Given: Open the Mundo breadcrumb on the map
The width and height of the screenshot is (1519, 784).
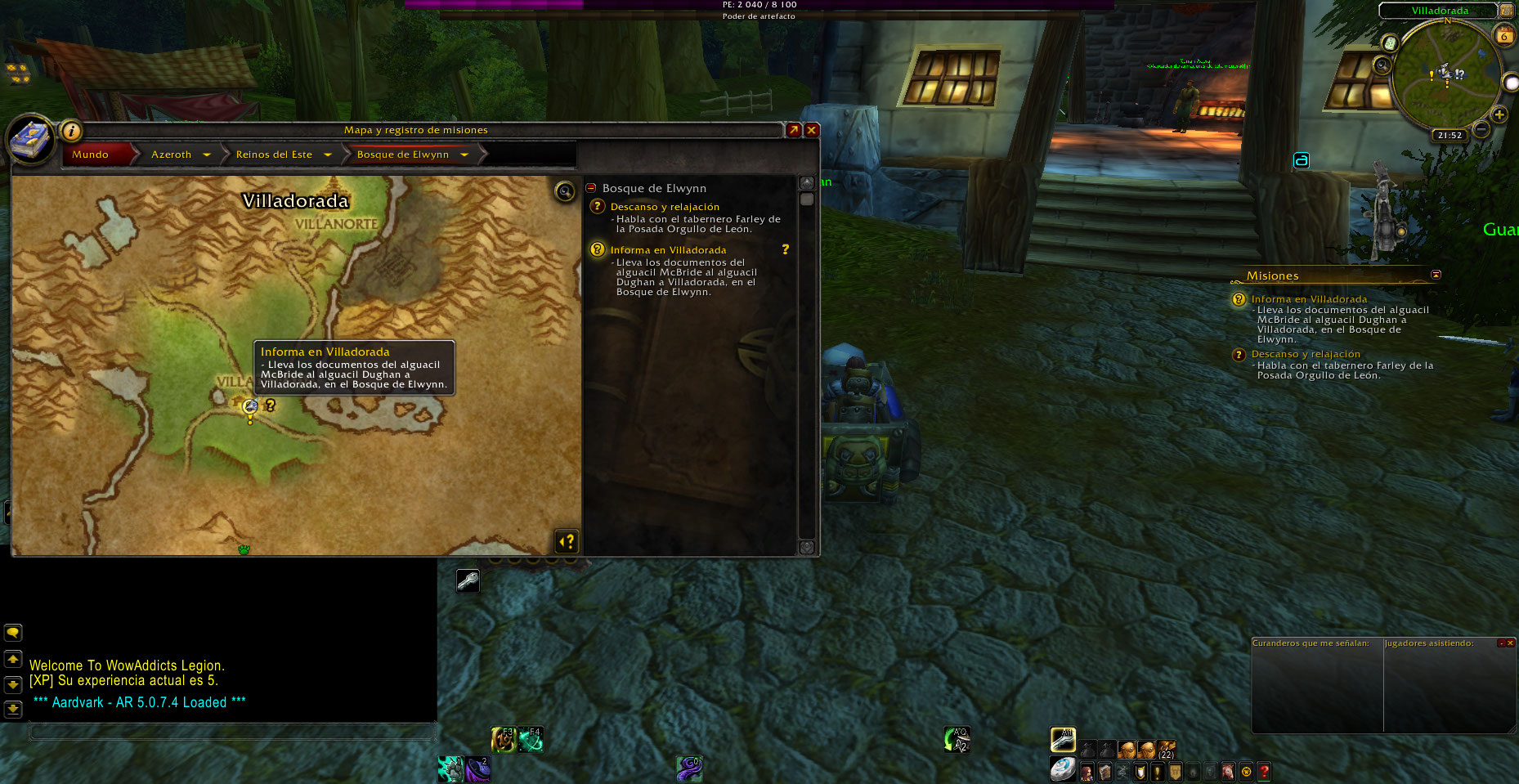Looking at the screenshot, I should point(90,155).
